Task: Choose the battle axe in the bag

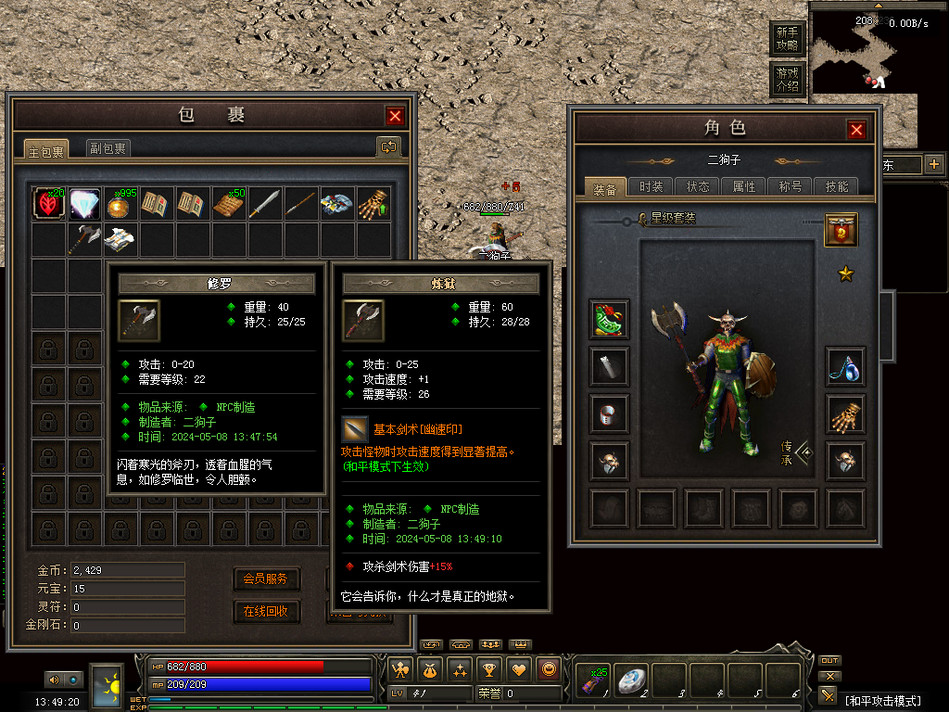Action: (x=84, y=240)
